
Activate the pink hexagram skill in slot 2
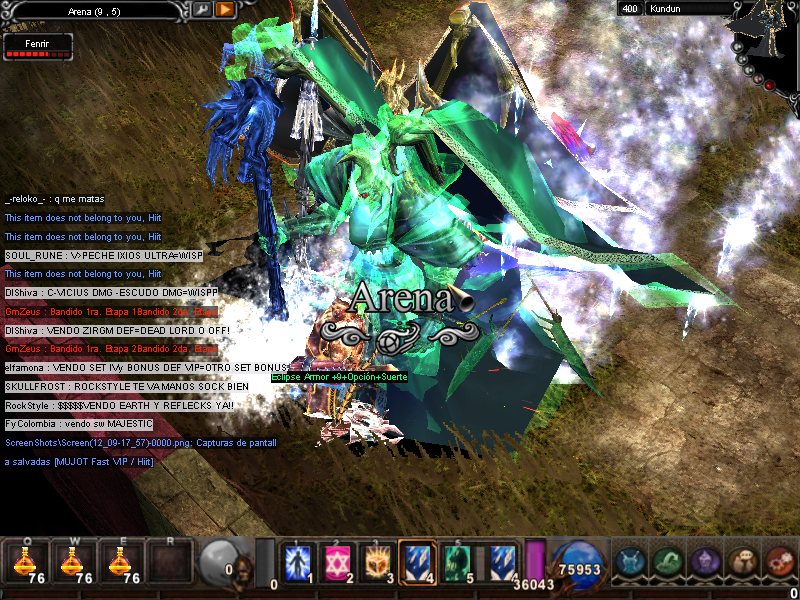(337, 562)
